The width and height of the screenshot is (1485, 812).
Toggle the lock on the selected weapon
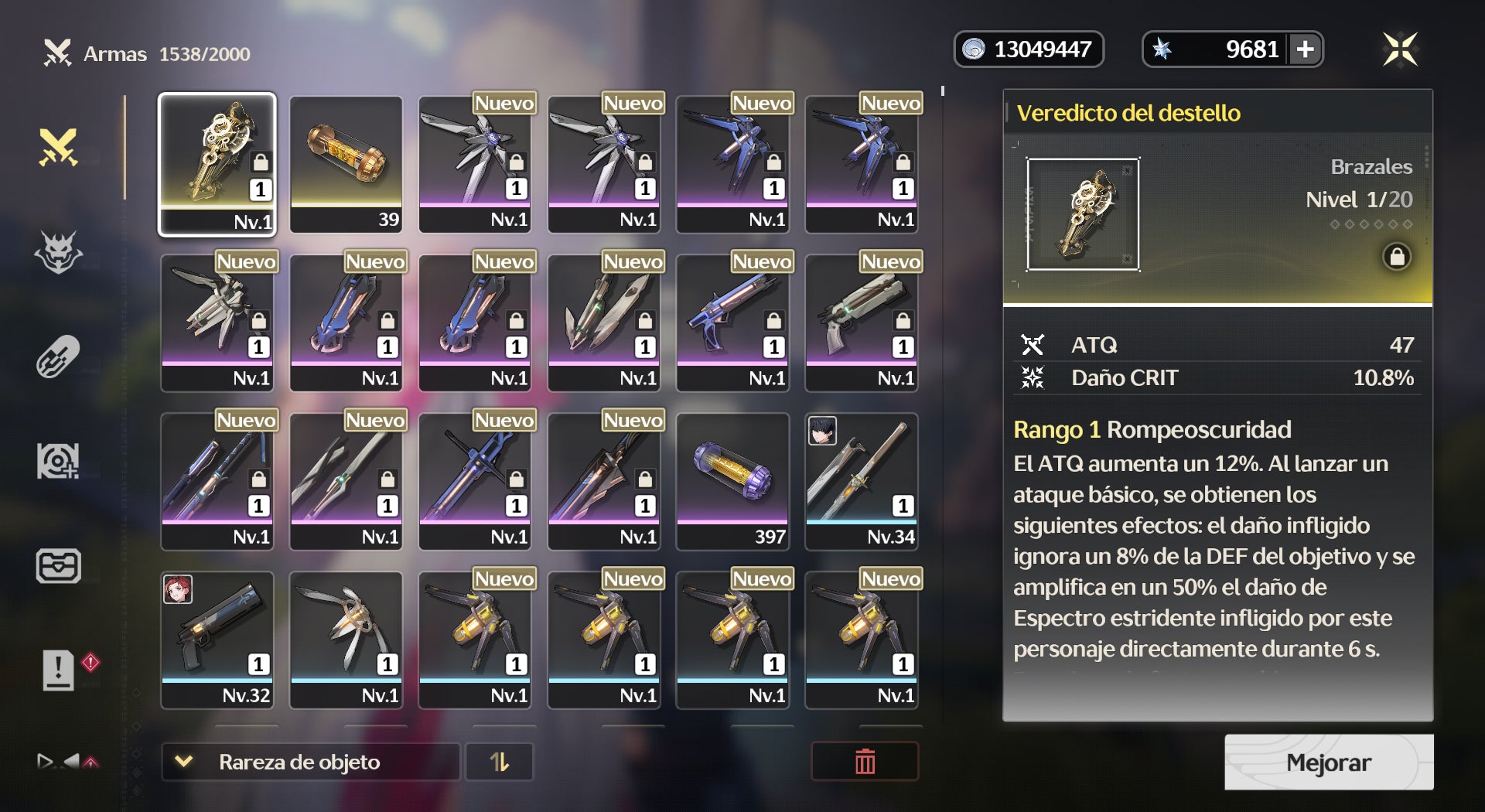tap(1397, 257)
